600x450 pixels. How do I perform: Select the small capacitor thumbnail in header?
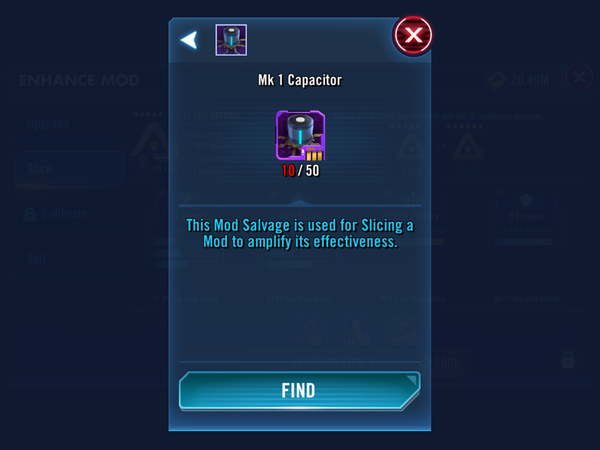(231, 40)
